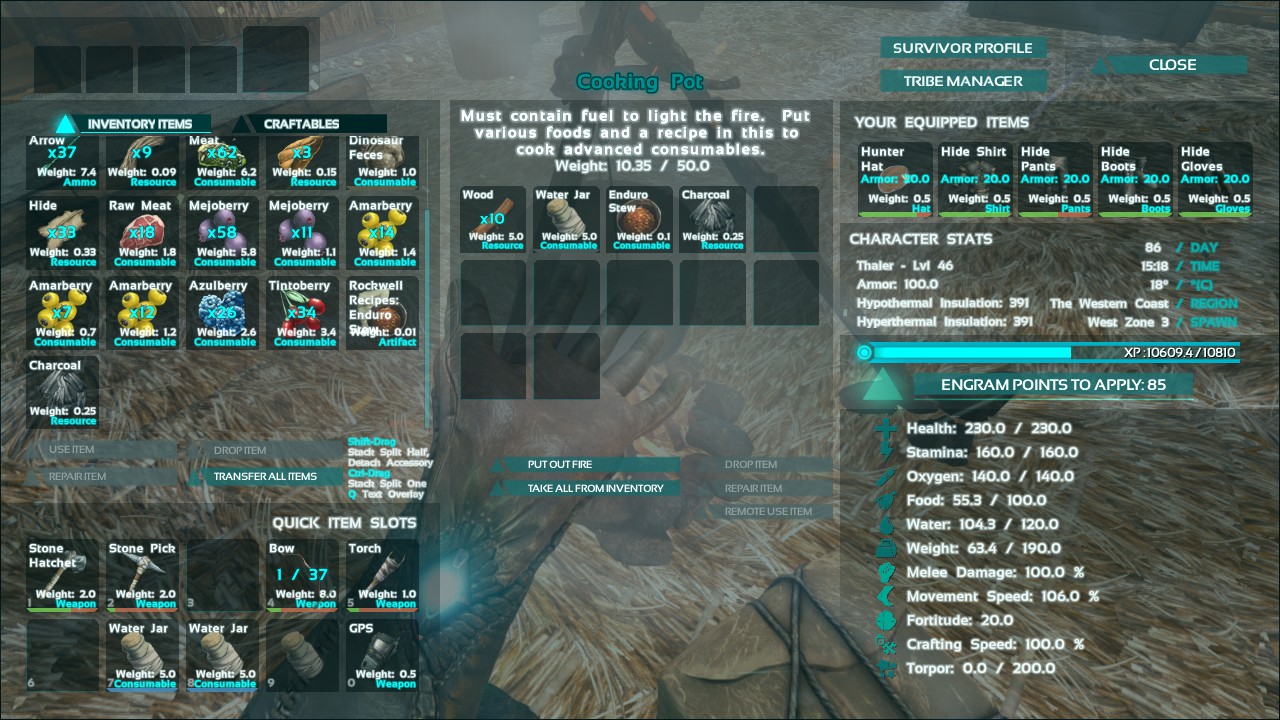The height and width of the screenshot is (720, 1280).
Task: Select the Inventory Items tab
Action: (138, 124)
